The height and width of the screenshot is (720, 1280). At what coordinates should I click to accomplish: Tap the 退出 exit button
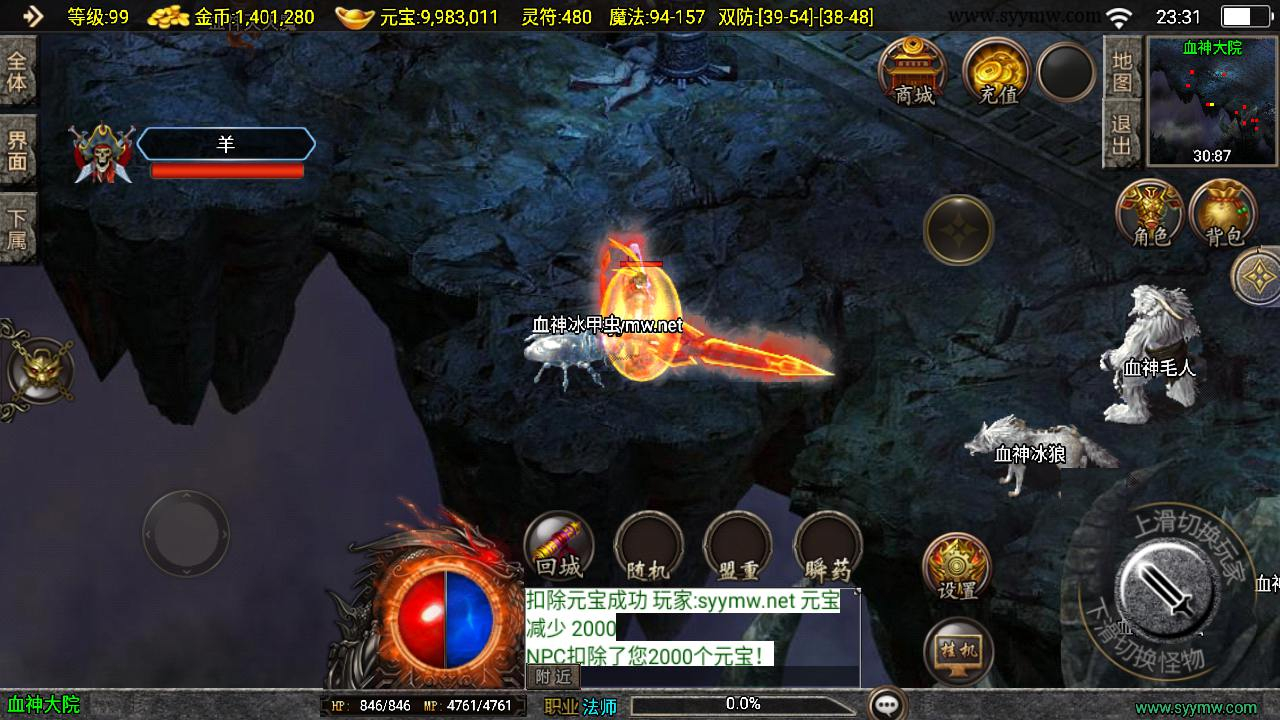(x=1122, y=135)
